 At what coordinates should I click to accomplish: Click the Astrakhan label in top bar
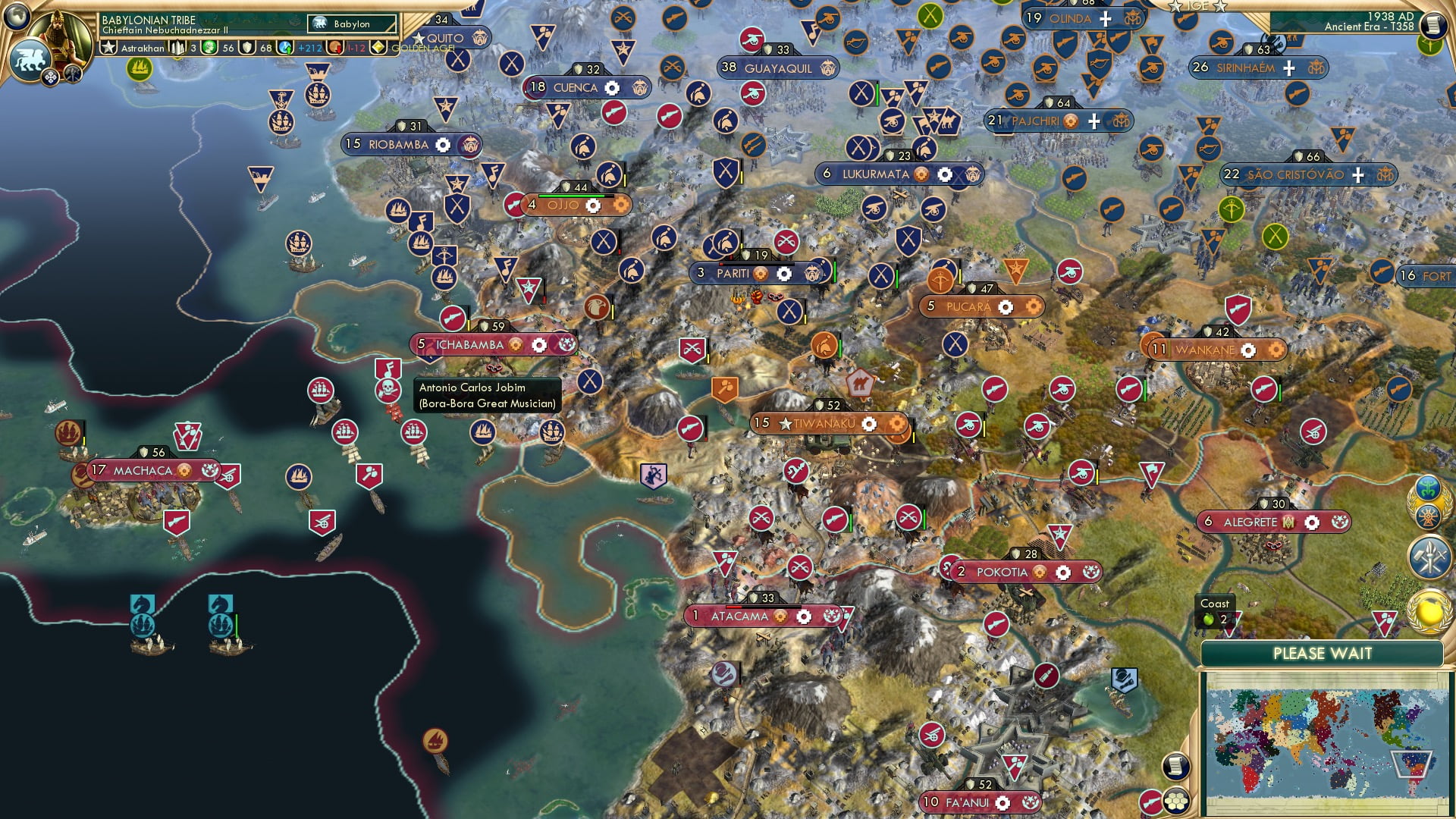pos(141,48)
